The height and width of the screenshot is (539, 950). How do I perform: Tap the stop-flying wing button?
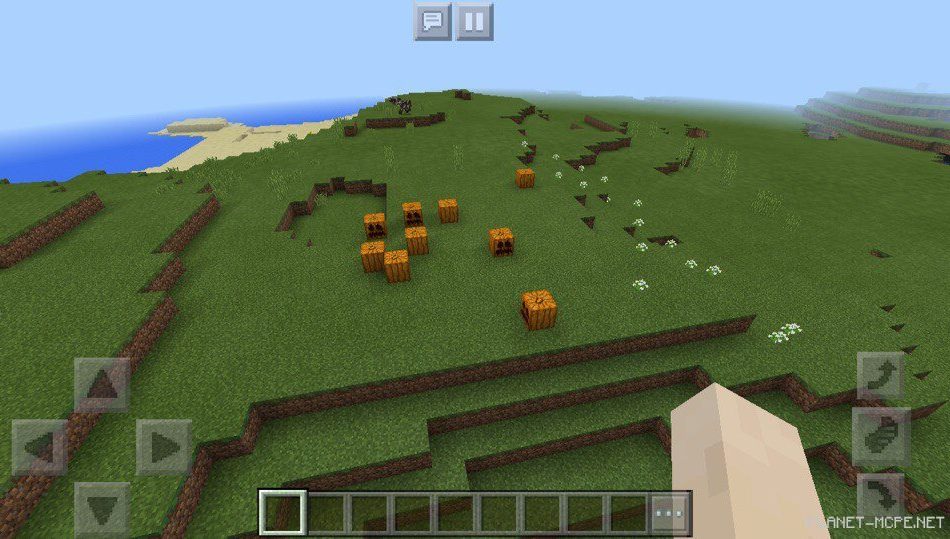coord(881,436)
